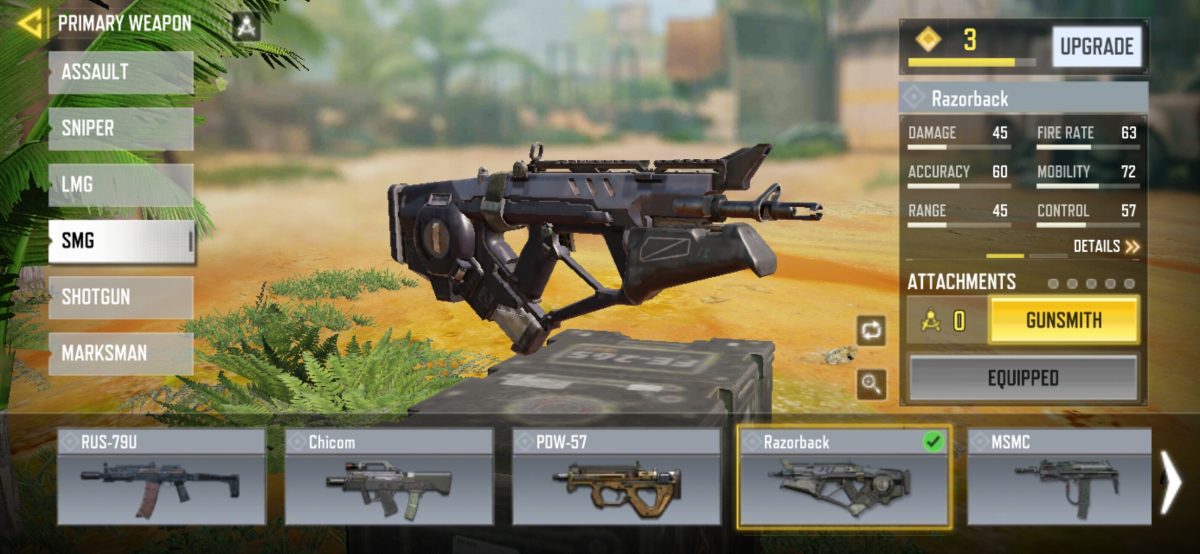The height and width of the screenshot is (554, 1200).
Task: Switch to the Marksman category
Action: coord(121,353)
